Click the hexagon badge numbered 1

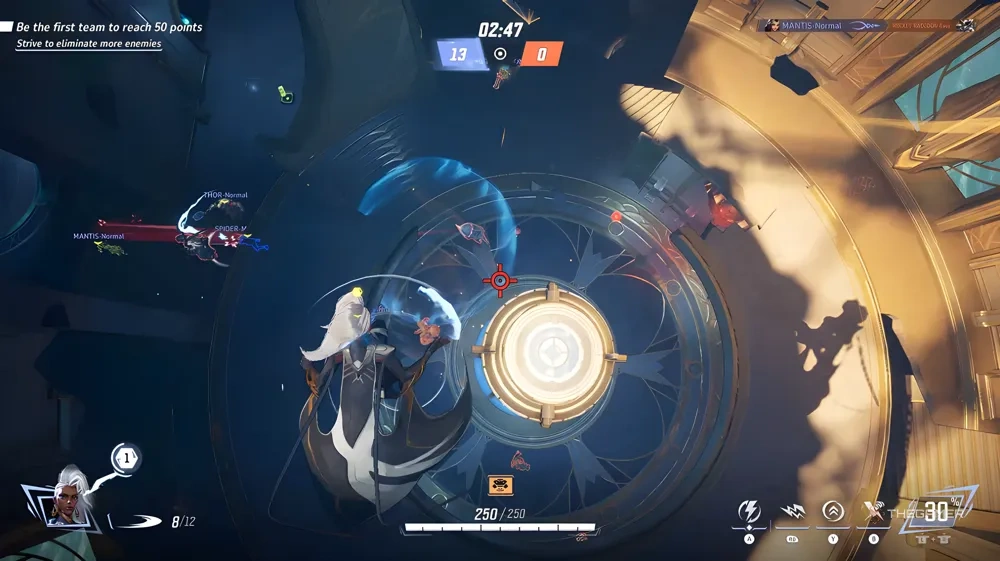[126, 459]
